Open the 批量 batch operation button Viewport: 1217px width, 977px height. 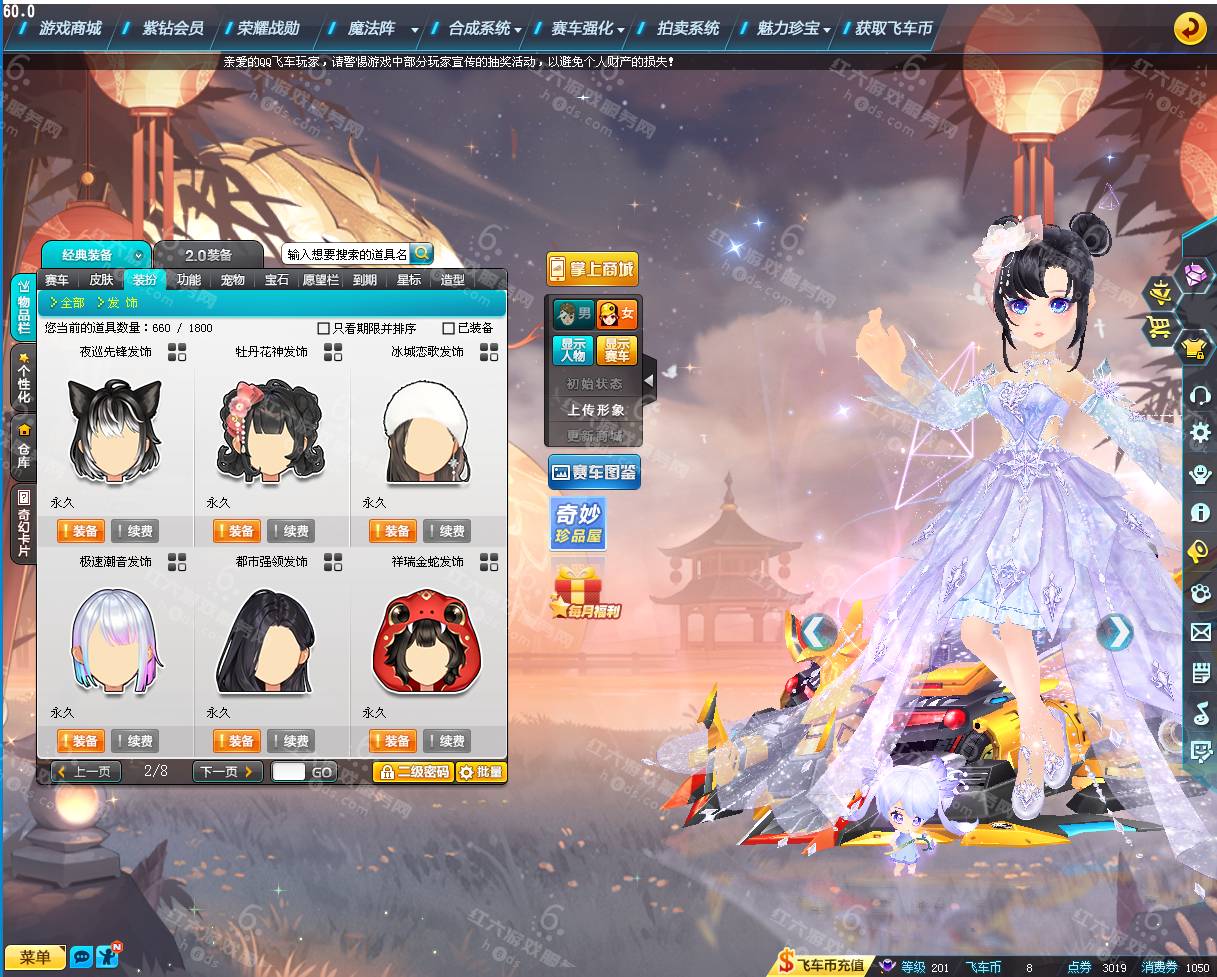(x=481, y=772)
